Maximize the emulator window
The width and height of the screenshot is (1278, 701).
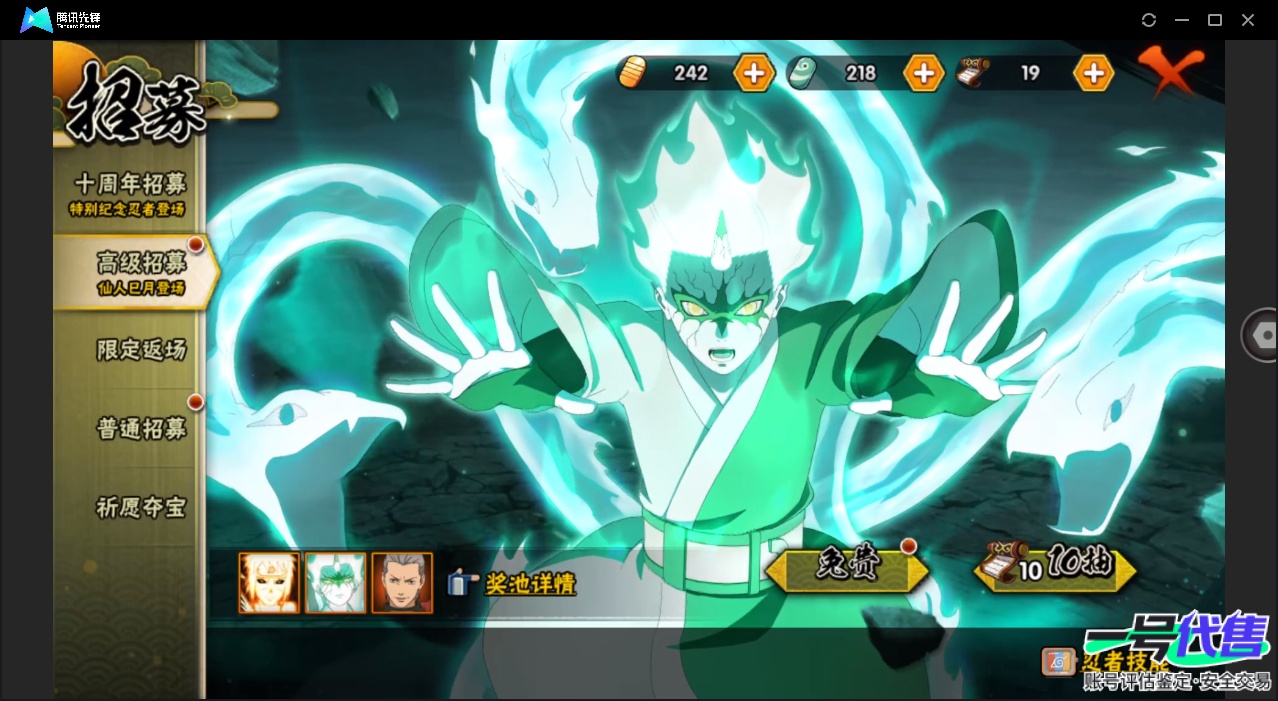point(1215,20)
